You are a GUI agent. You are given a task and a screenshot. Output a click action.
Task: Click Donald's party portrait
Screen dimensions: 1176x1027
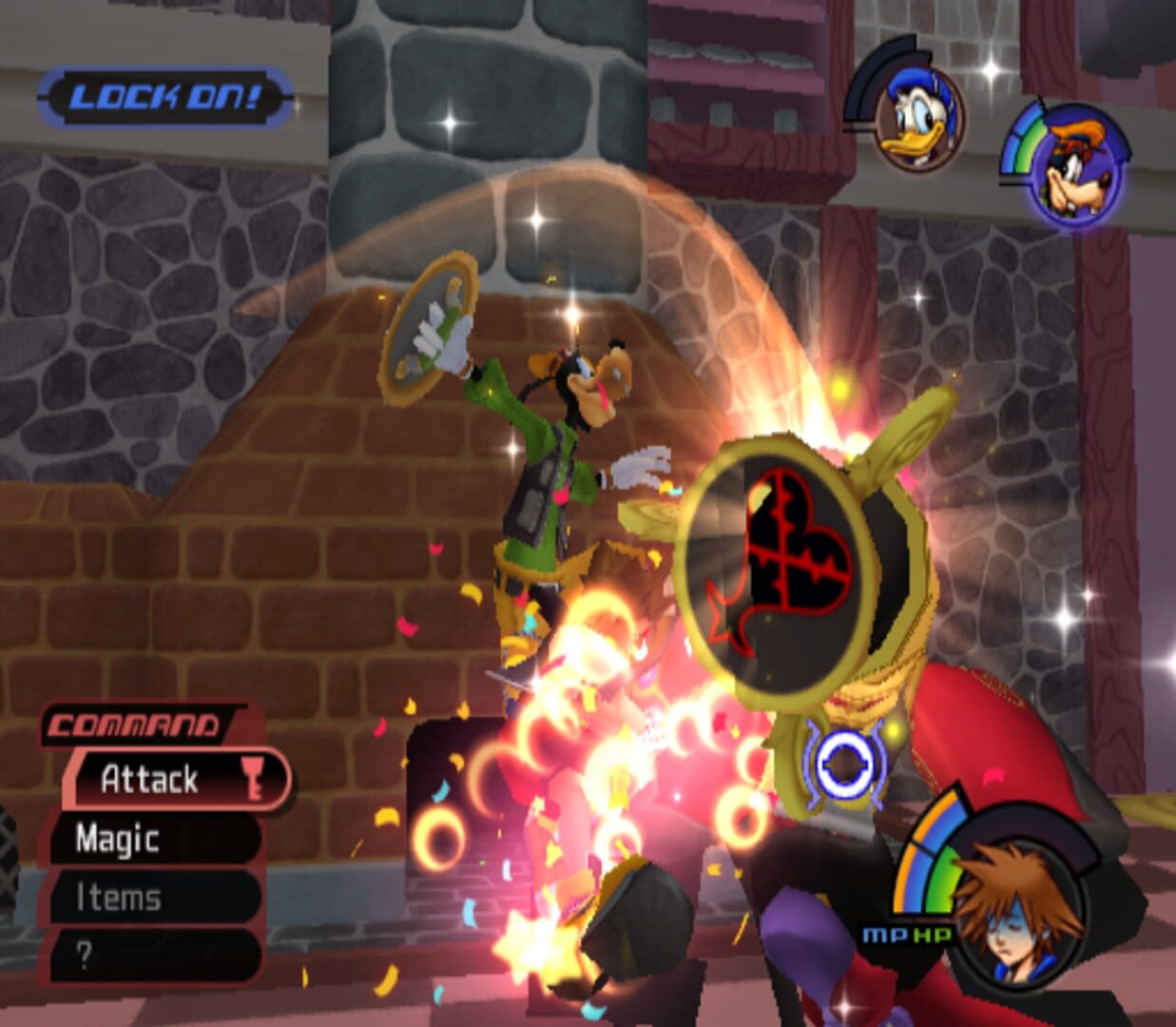point(916,119)
